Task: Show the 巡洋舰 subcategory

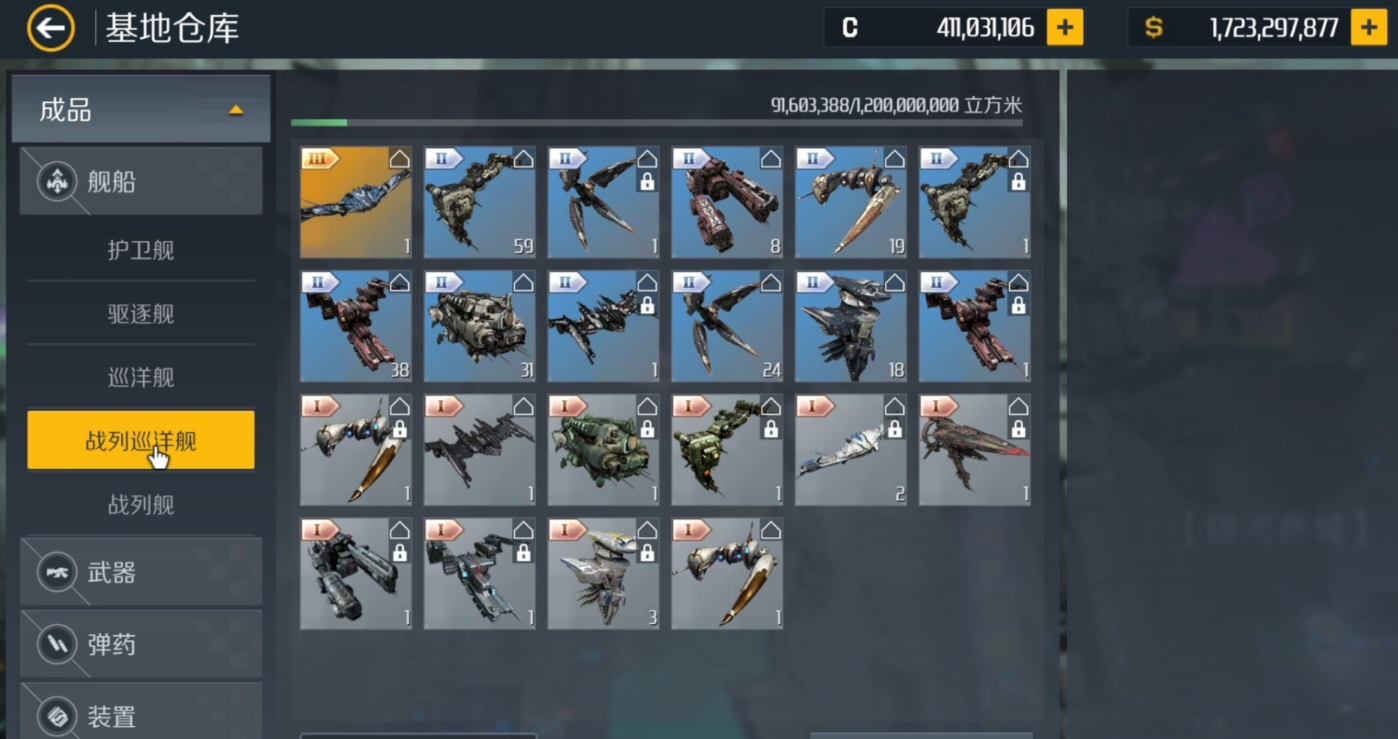Action: pos(141,378)
